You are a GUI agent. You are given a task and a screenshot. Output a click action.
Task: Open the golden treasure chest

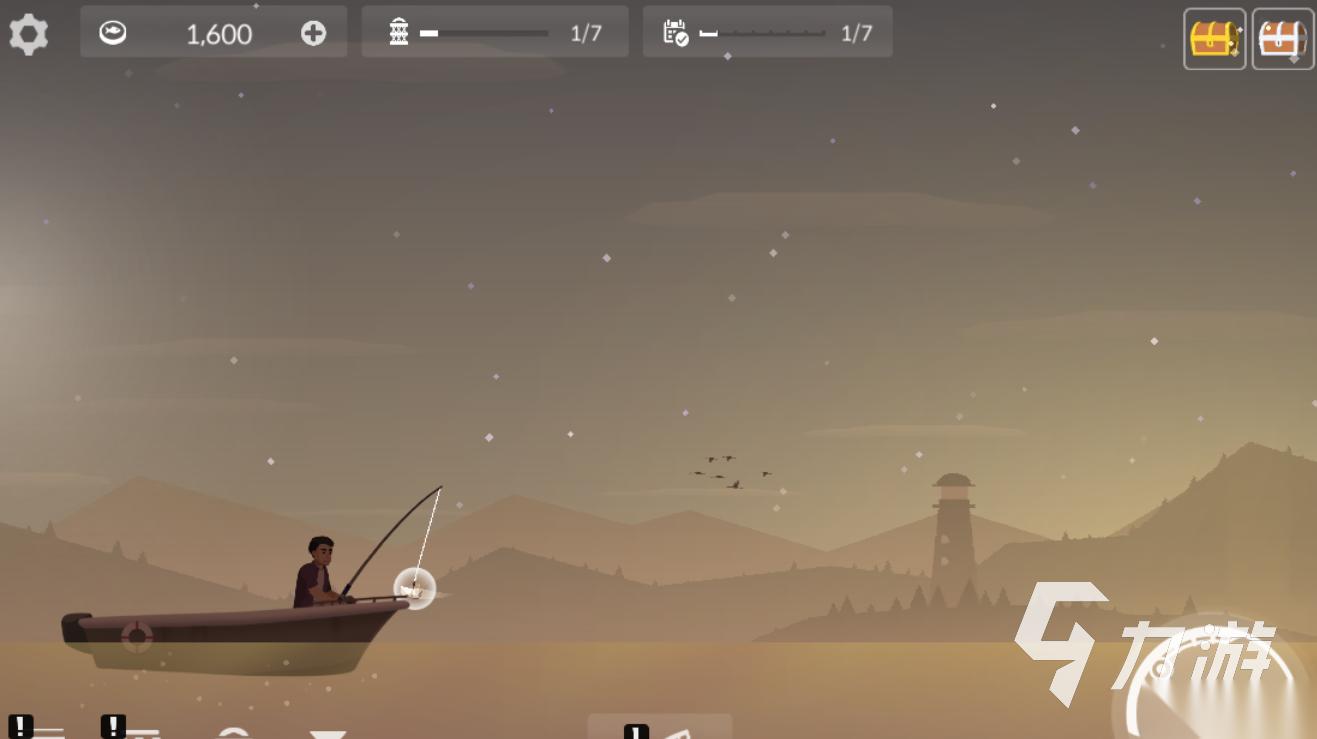coord(1214,39)
